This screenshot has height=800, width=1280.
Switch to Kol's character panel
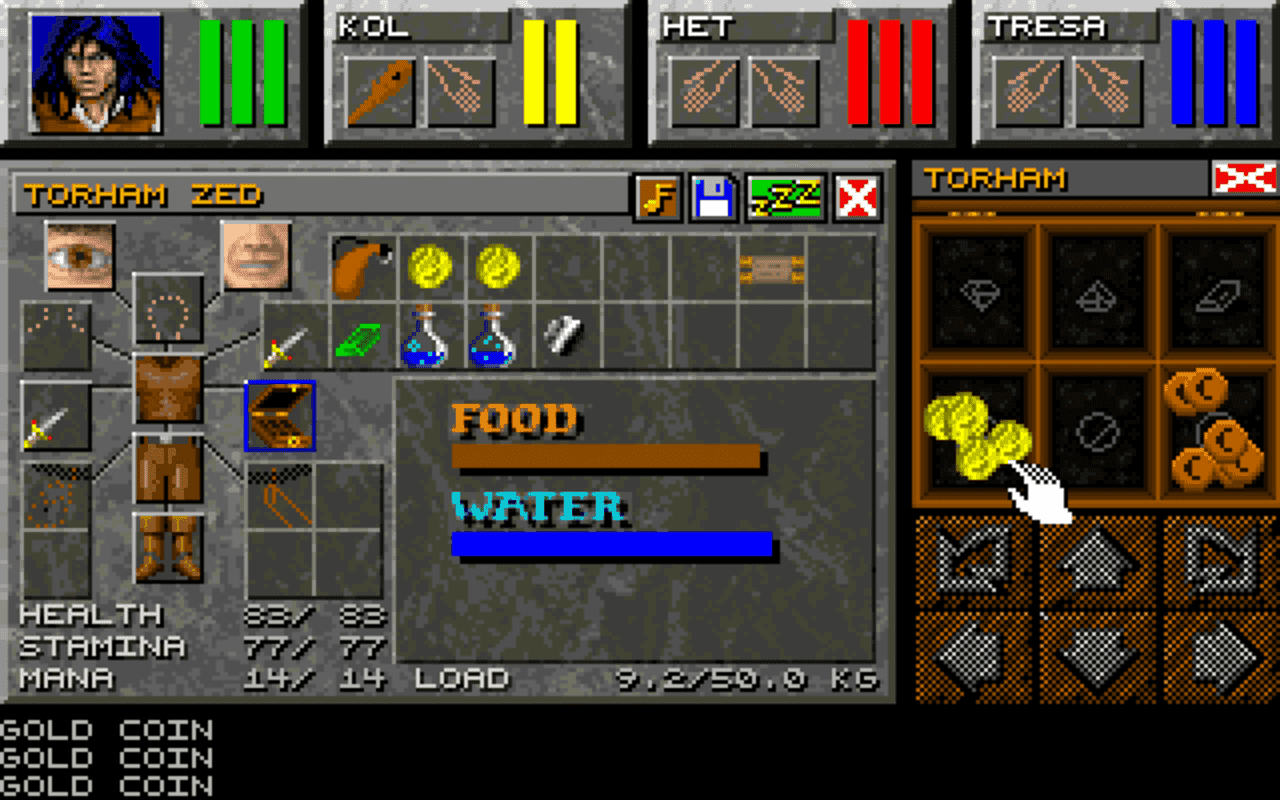(475, 70)
